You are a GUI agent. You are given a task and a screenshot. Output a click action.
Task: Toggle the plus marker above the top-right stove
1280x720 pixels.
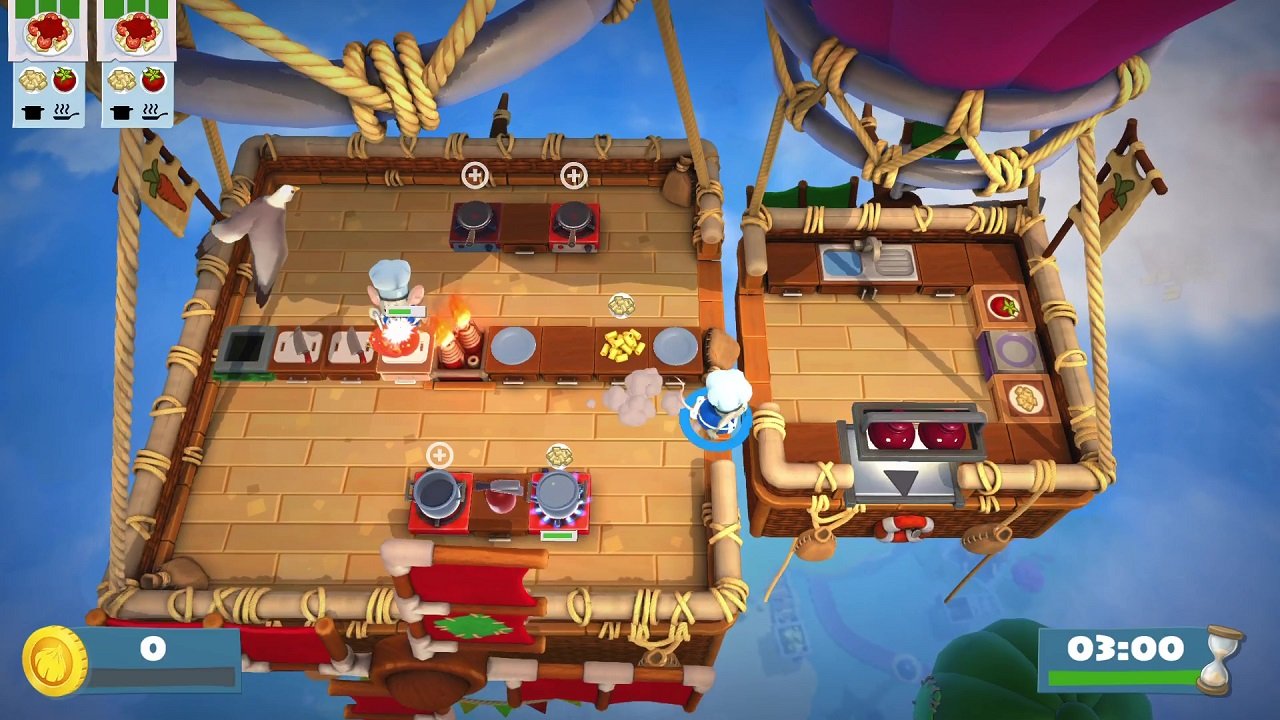[x=572, y=177]
